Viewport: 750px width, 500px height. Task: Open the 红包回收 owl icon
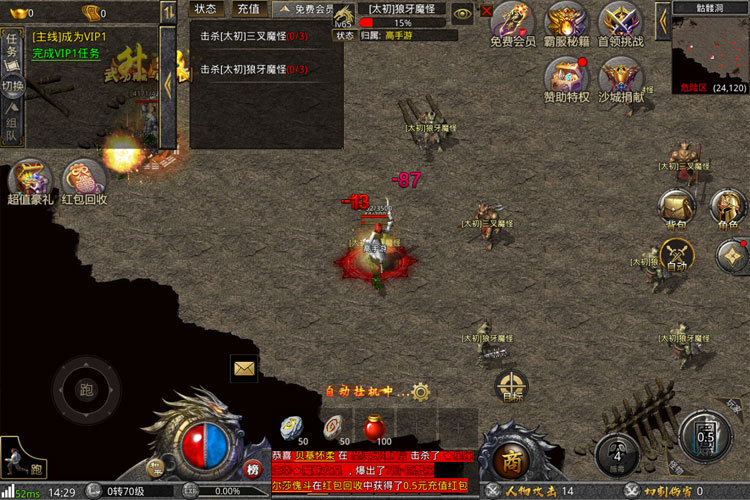click(84, 180)
